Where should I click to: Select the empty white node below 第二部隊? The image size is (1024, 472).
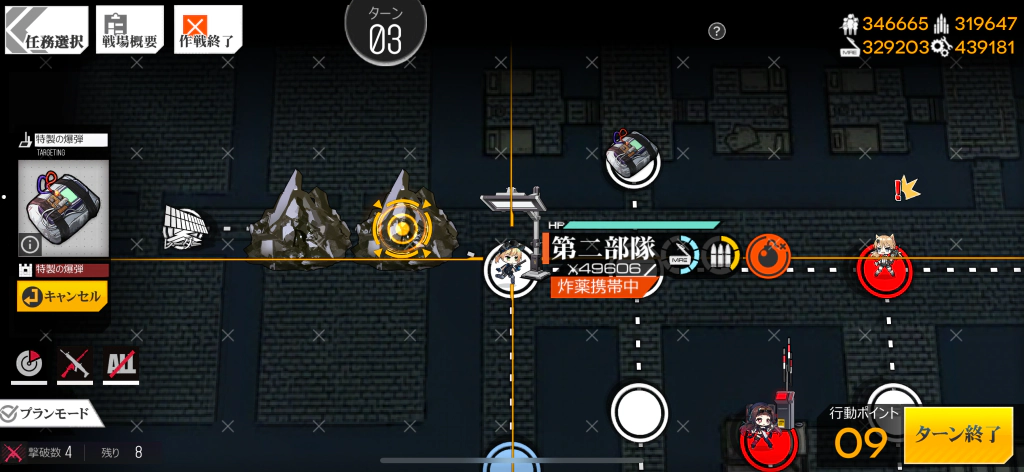point(638,411)
